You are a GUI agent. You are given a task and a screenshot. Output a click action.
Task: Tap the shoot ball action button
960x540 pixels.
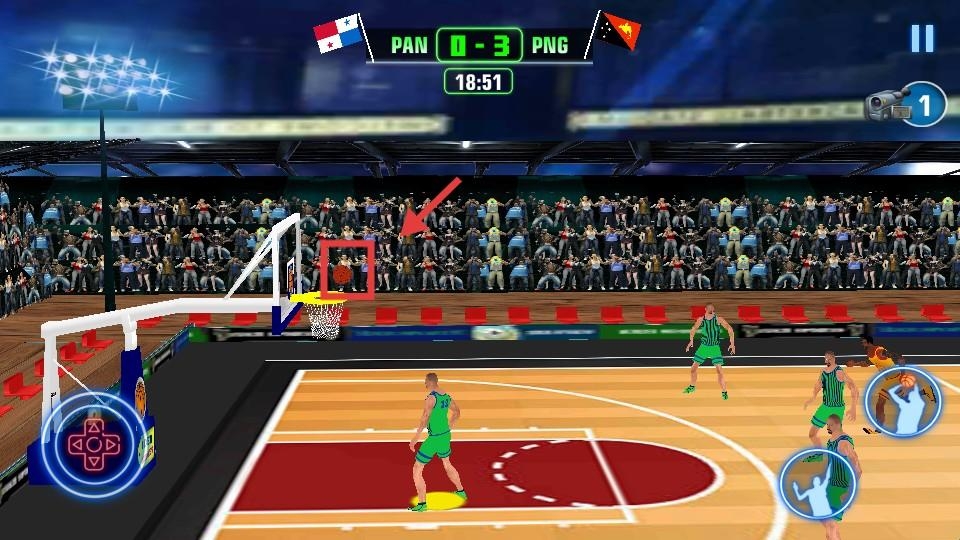pyautogui.click(x=903, y=402)
